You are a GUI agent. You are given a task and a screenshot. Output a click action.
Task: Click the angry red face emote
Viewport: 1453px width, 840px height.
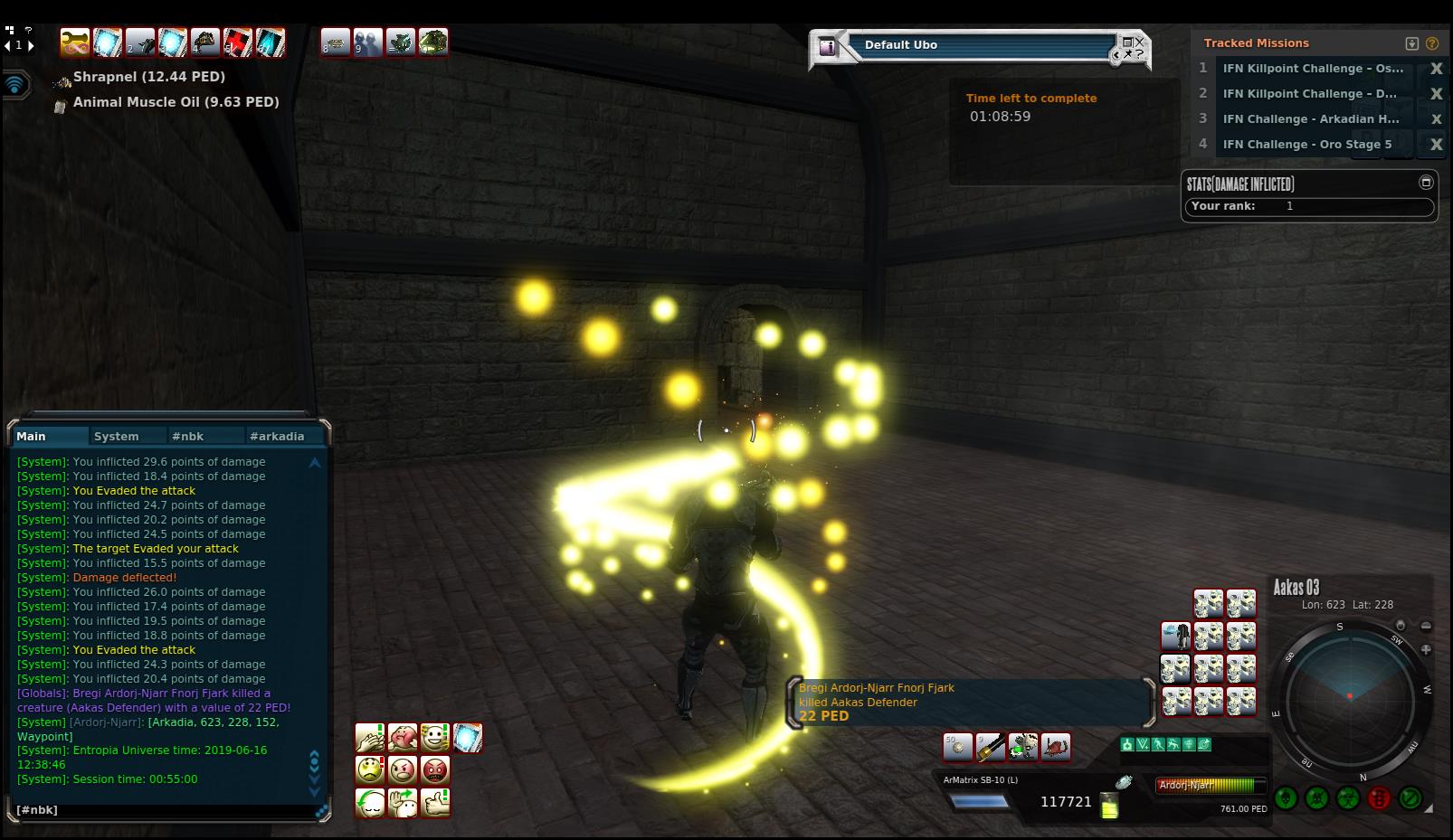(435, 770)
